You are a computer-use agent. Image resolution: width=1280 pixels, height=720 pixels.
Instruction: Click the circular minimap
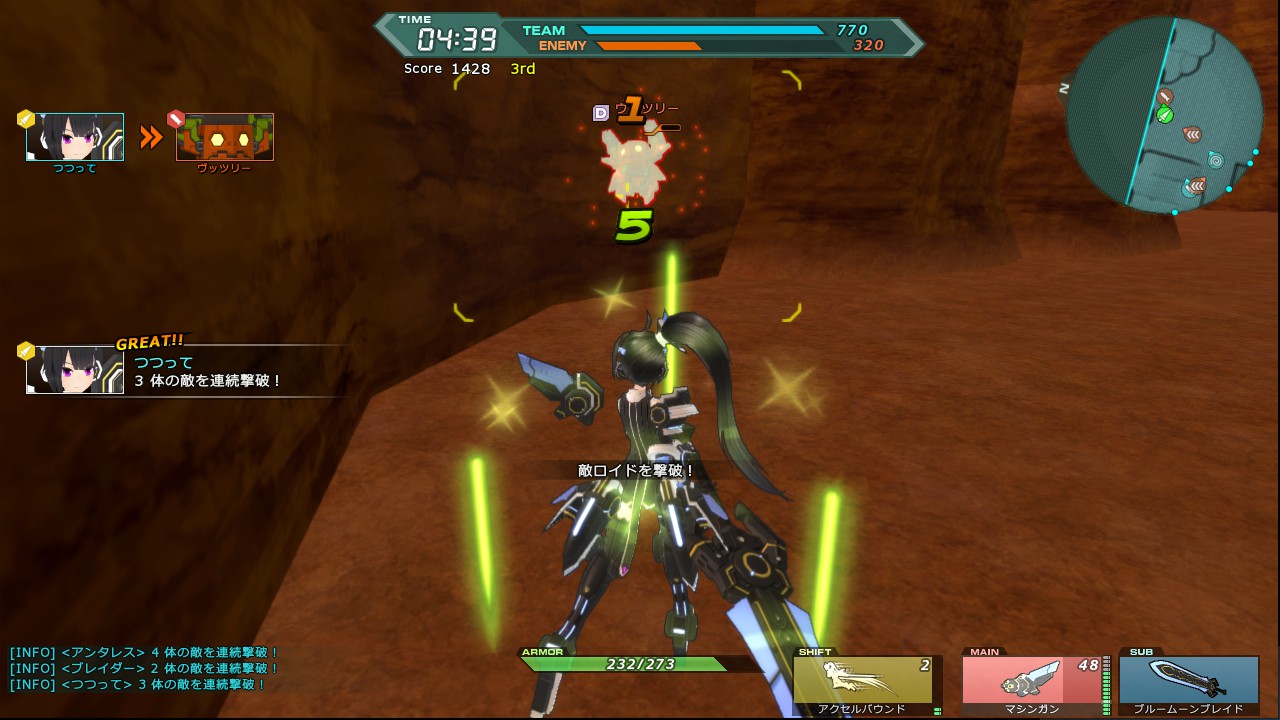(x=1164, y=114)
